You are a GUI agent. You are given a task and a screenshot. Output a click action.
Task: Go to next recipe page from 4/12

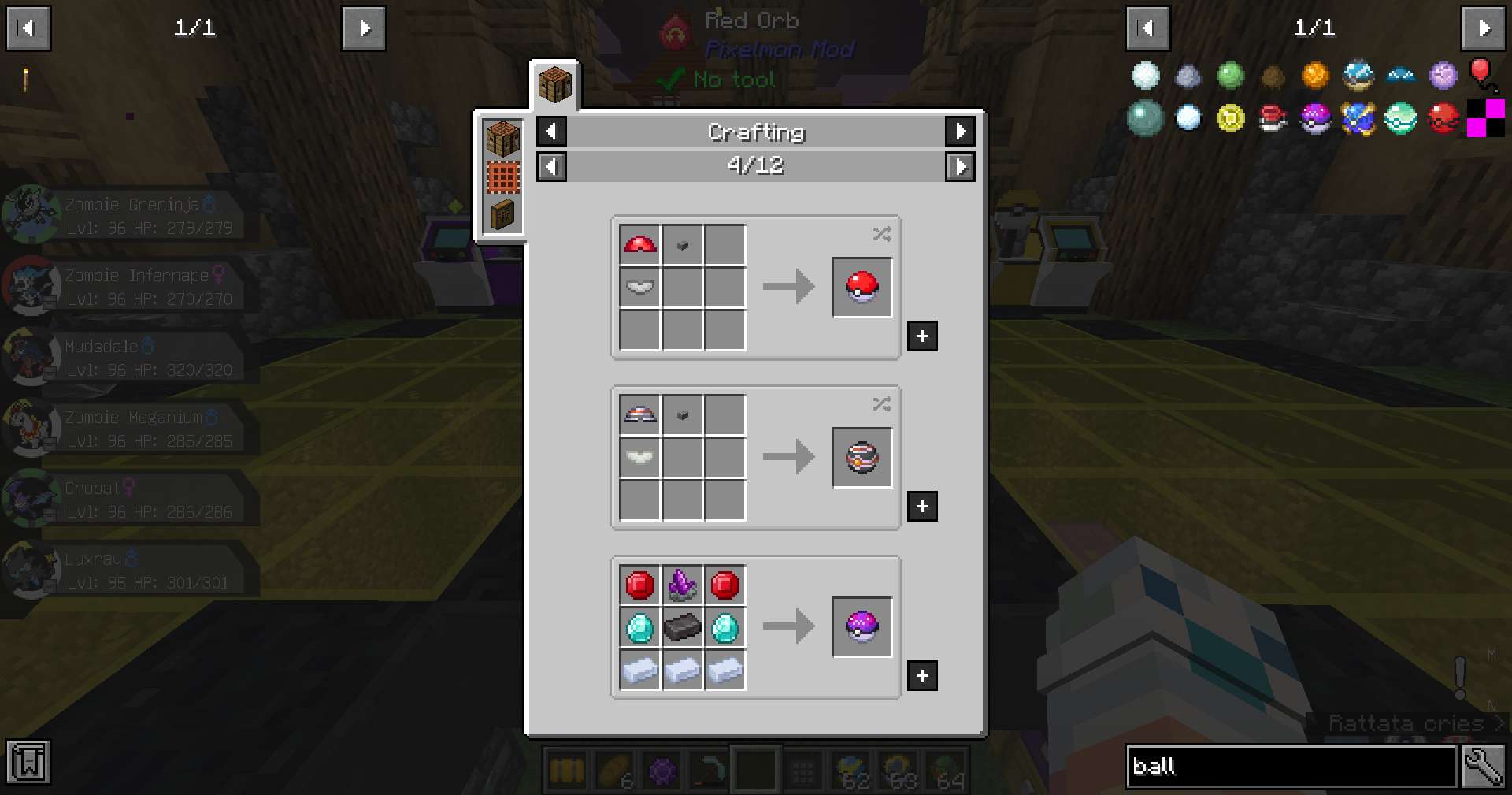pyautogui.click(x=961, y=166)
